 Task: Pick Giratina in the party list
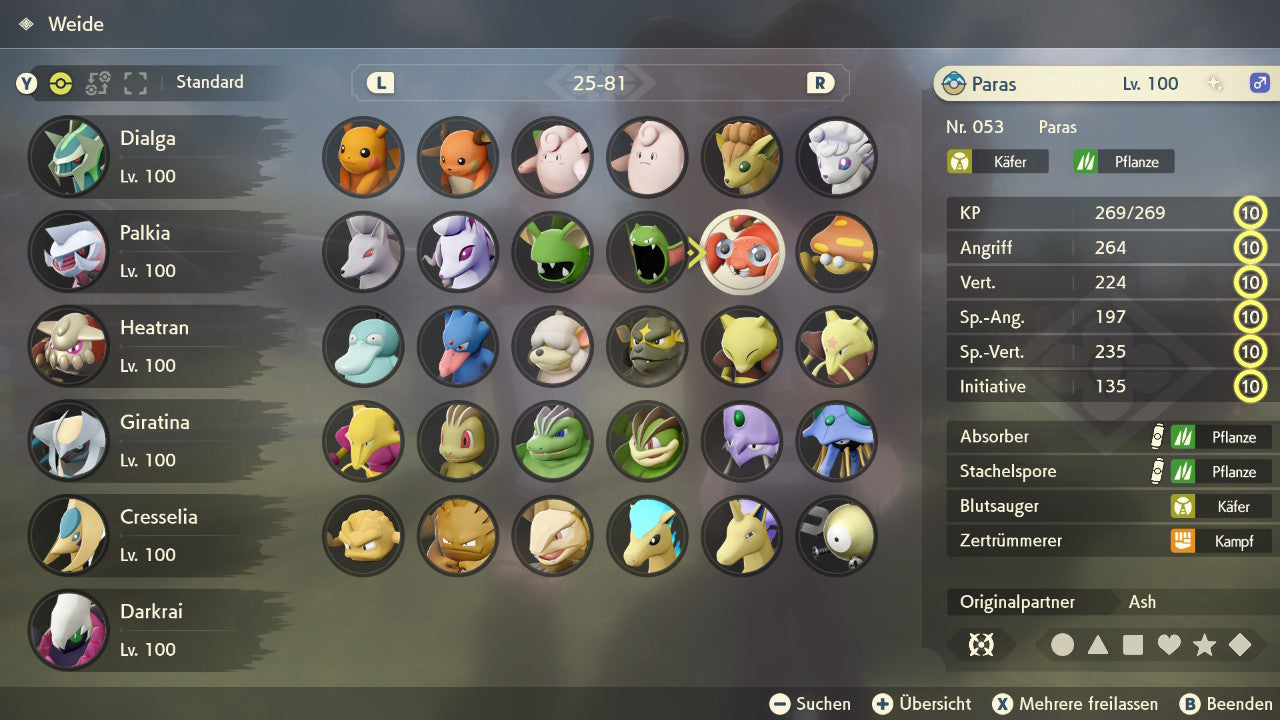pyautogui.click(x=150, y=441)
